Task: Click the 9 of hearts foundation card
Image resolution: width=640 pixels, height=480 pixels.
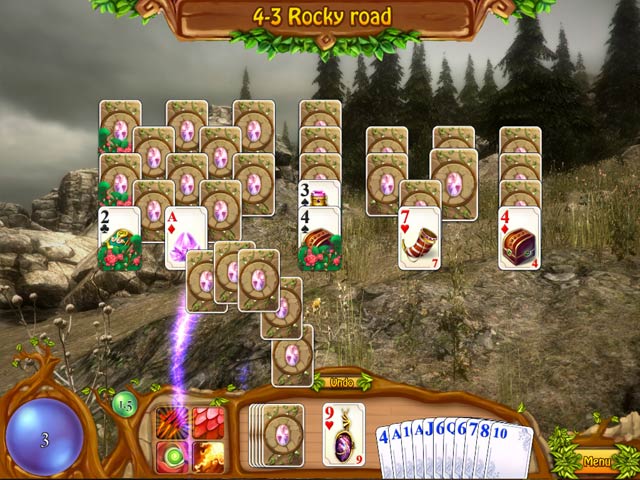Action: coord(343,434)
